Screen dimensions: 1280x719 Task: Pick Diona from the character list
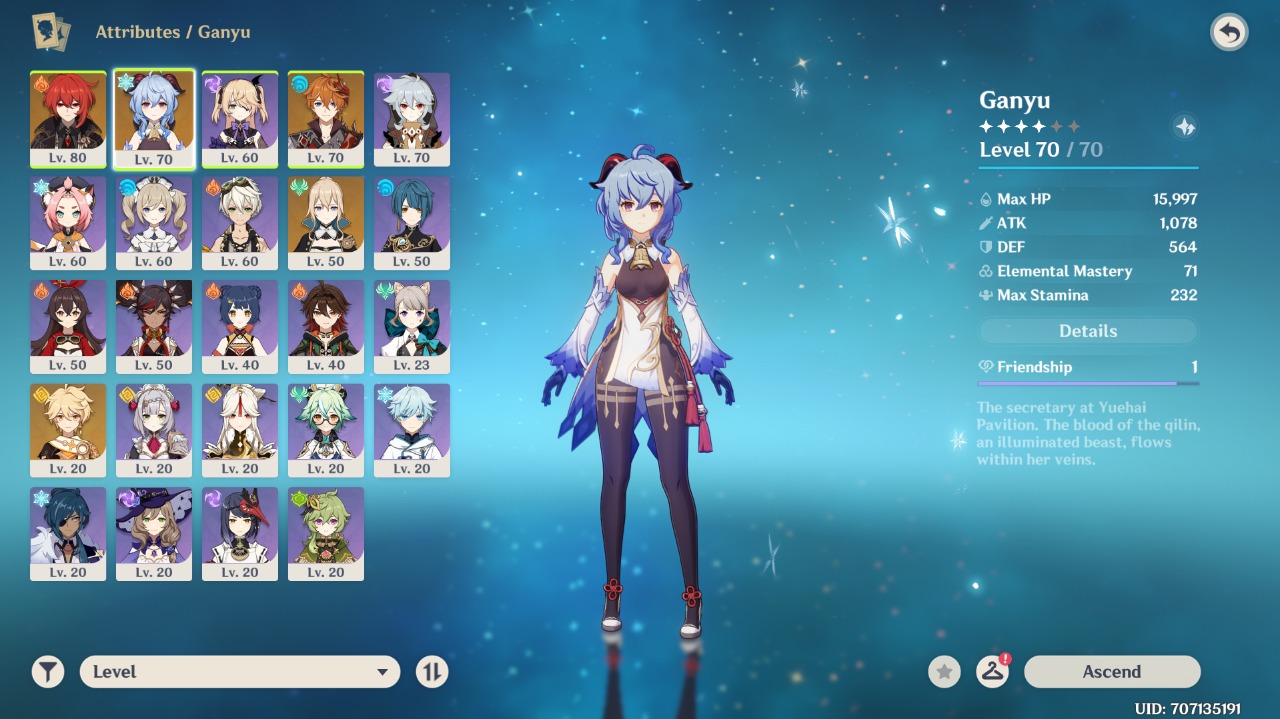(x=68, y=222)
